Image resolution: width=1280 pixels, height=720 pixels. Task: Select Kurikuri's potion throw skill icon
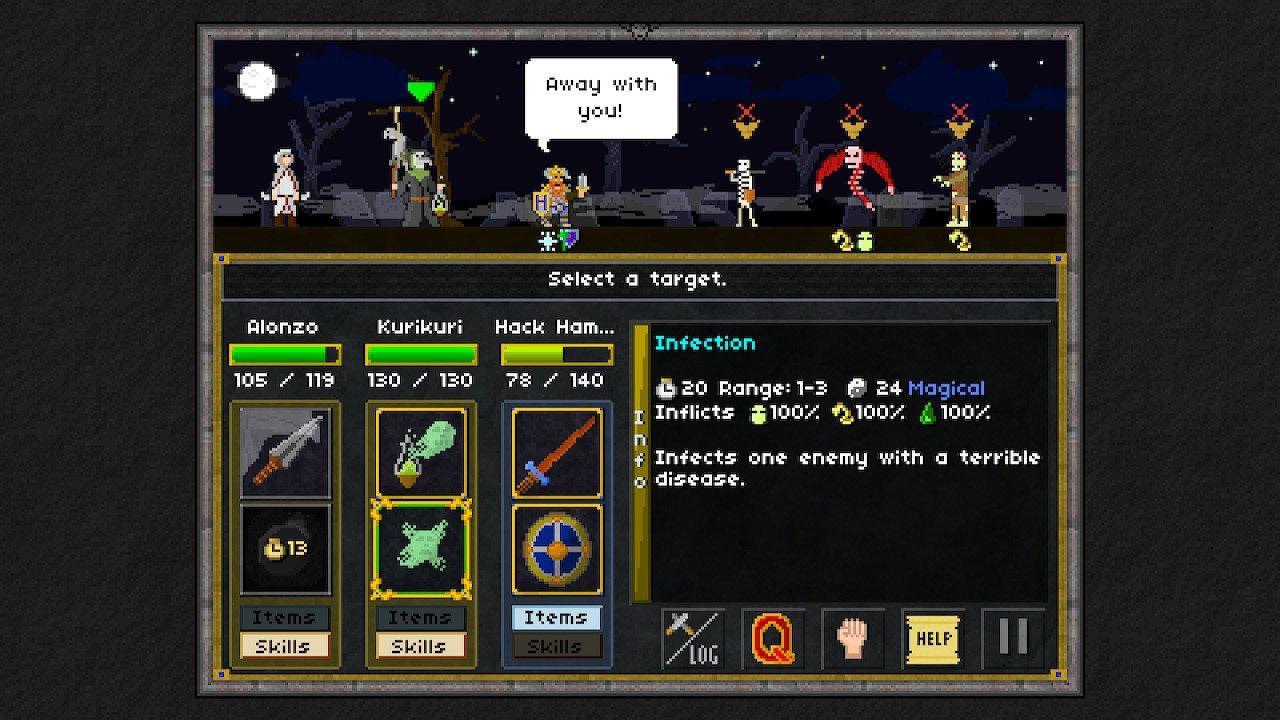tap(421, 452)
